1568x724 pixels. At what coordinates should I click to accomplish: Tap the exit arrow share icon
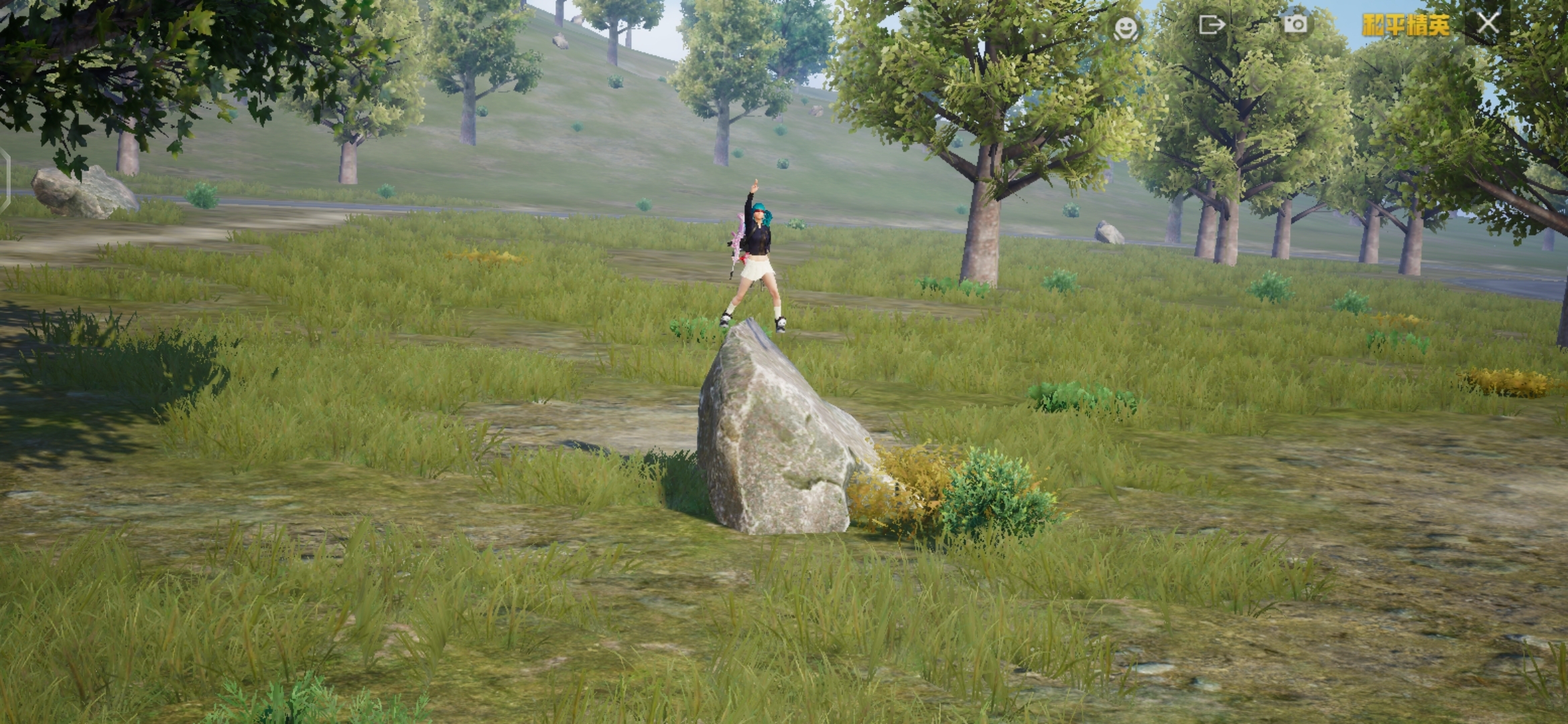1211,25
